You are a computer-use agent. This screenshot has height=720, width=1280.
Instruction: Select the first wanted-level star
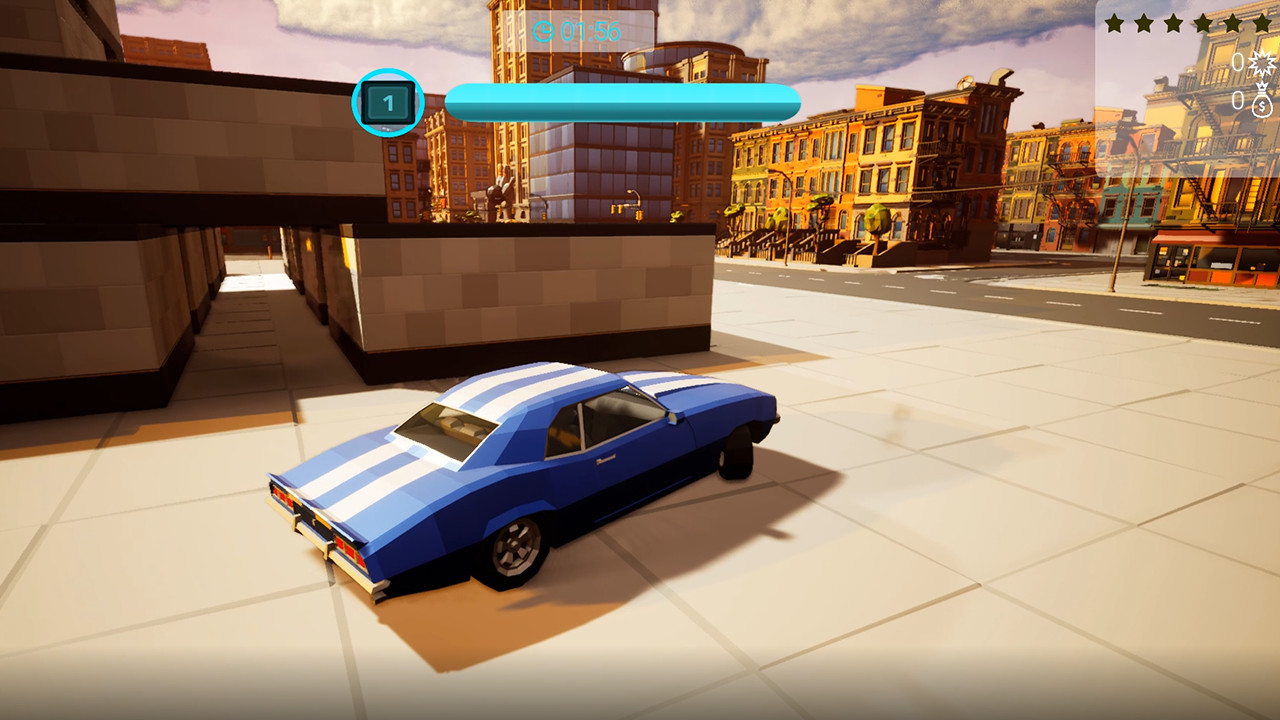(x=1115, y=23)
